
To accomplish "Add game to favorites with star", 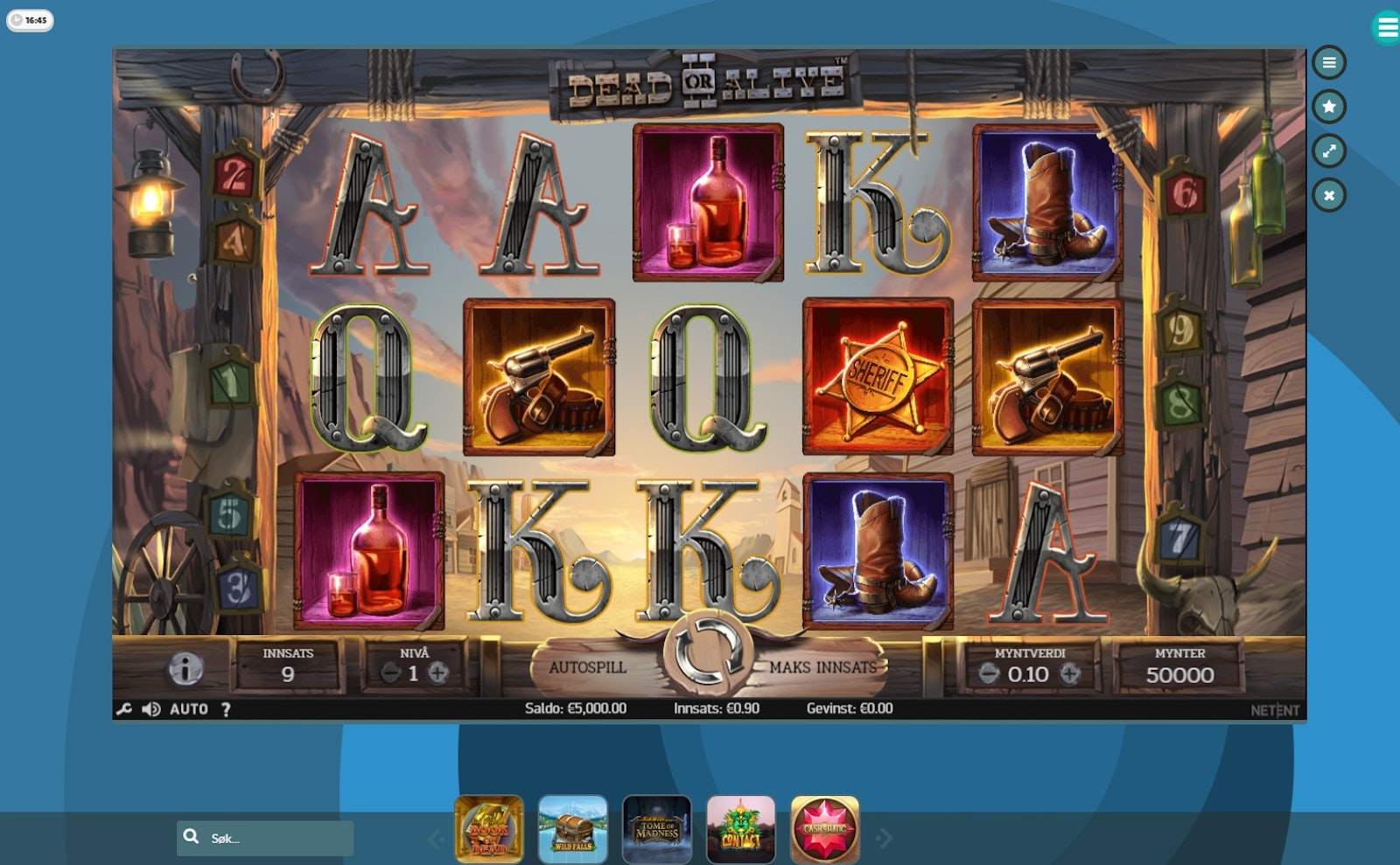I will pyautogui.click(x=1329, y=107).
